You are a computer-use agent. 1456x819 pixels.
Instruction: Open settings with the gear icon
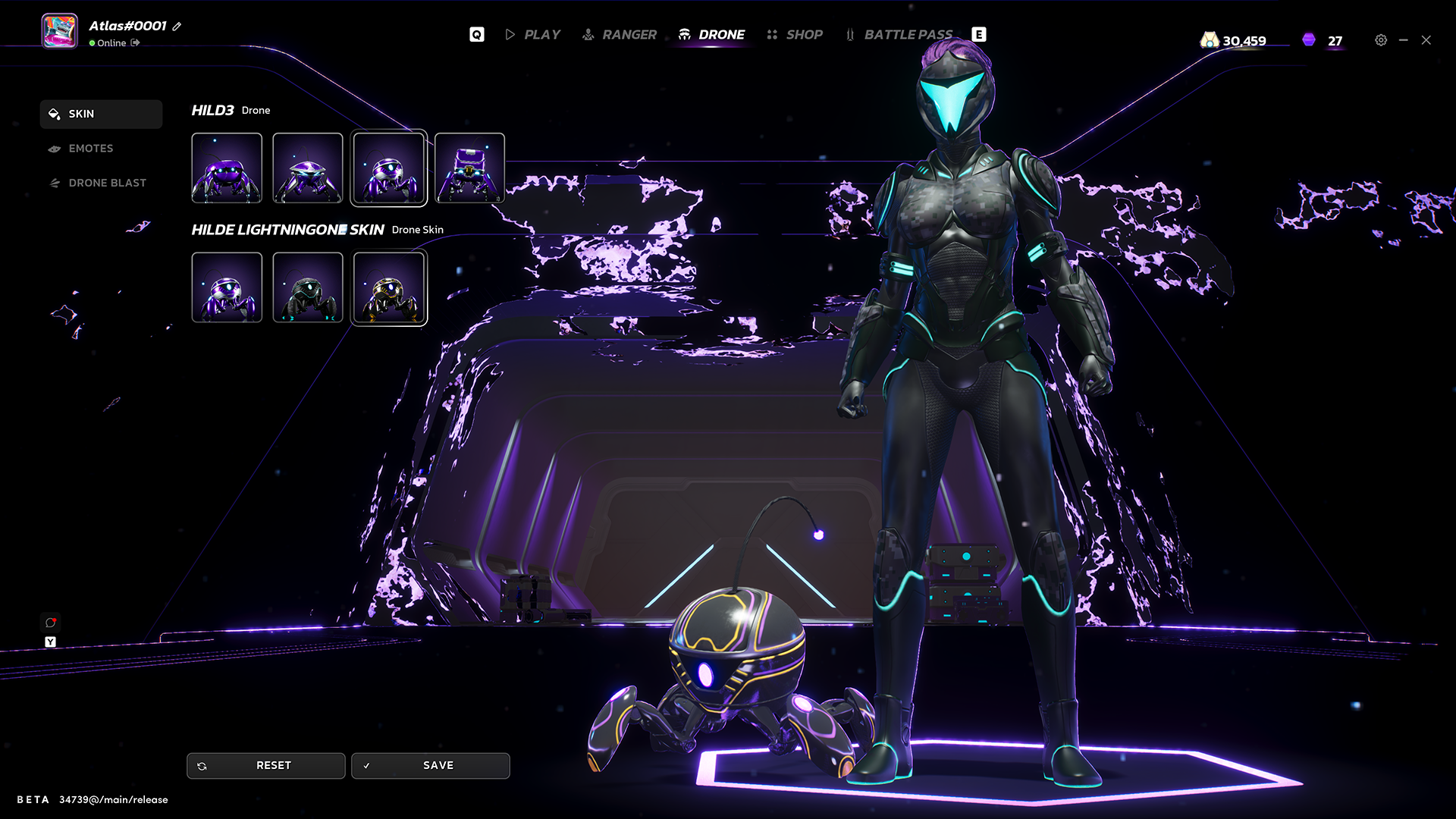click(x=1381, y=40)
